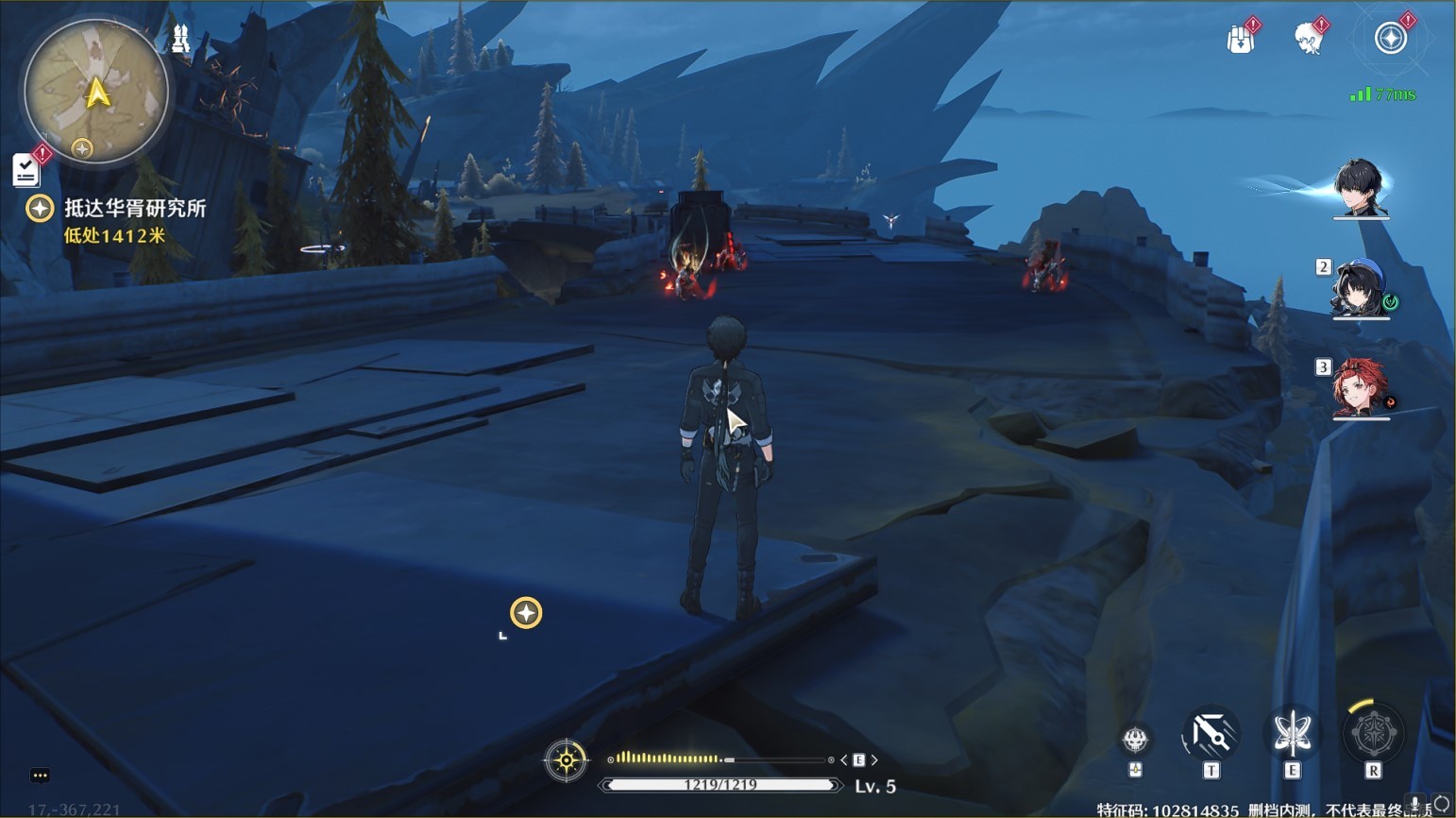Open the star compass menu in the corner

point(1390,39)
